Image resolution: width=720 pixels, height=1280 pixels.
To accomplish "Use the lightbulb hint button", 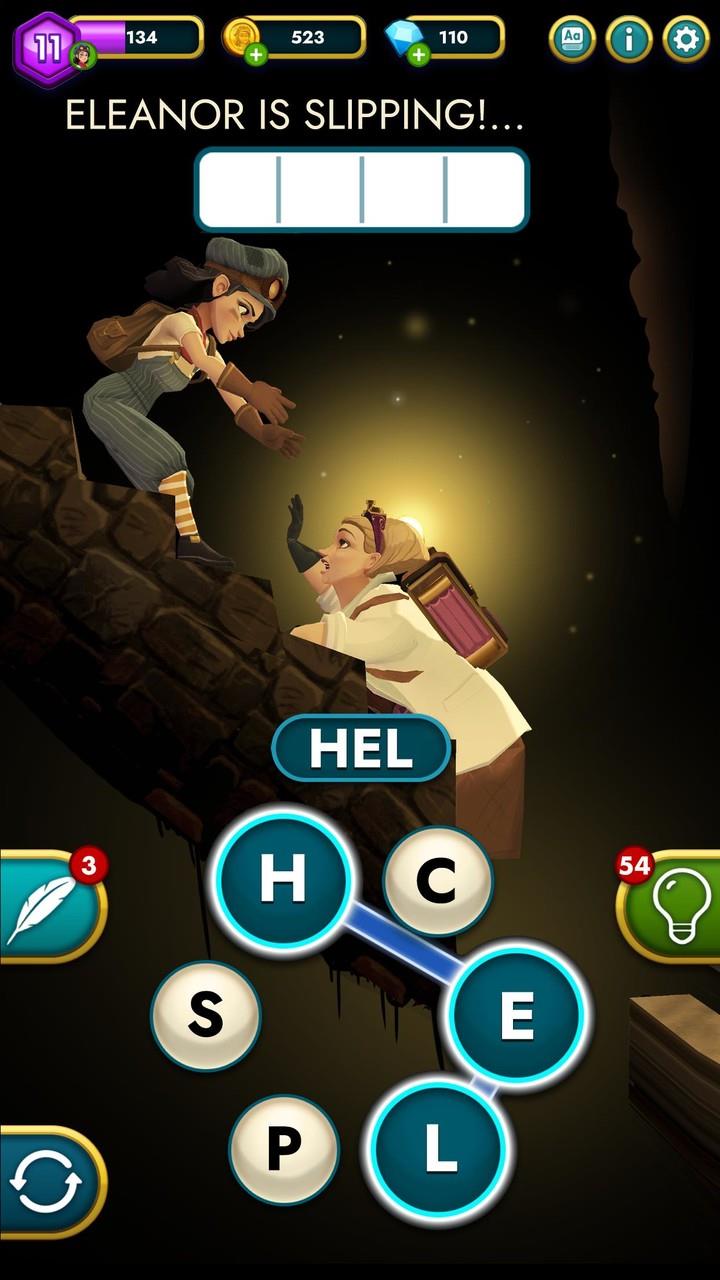I will [668, 907].
